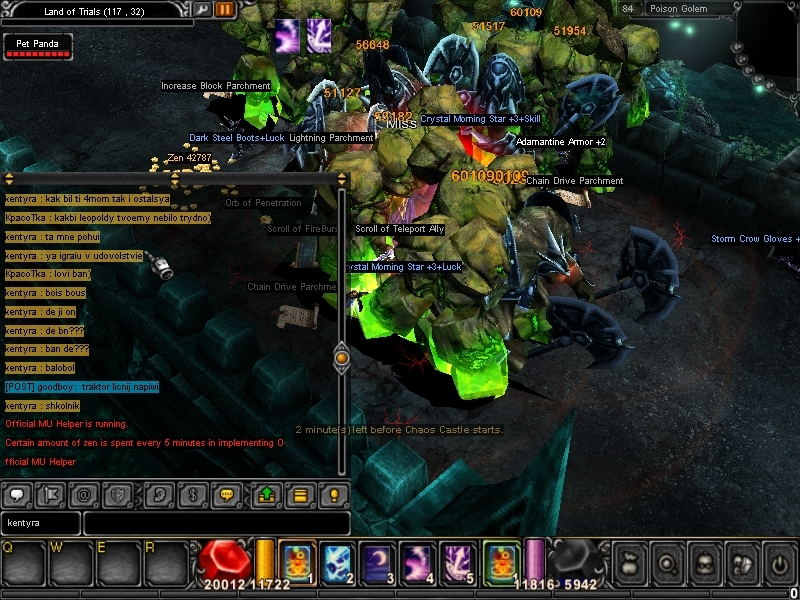Click the yellow exclamation mark button
This screenshot has height=600, width=800.
(334, 495)
